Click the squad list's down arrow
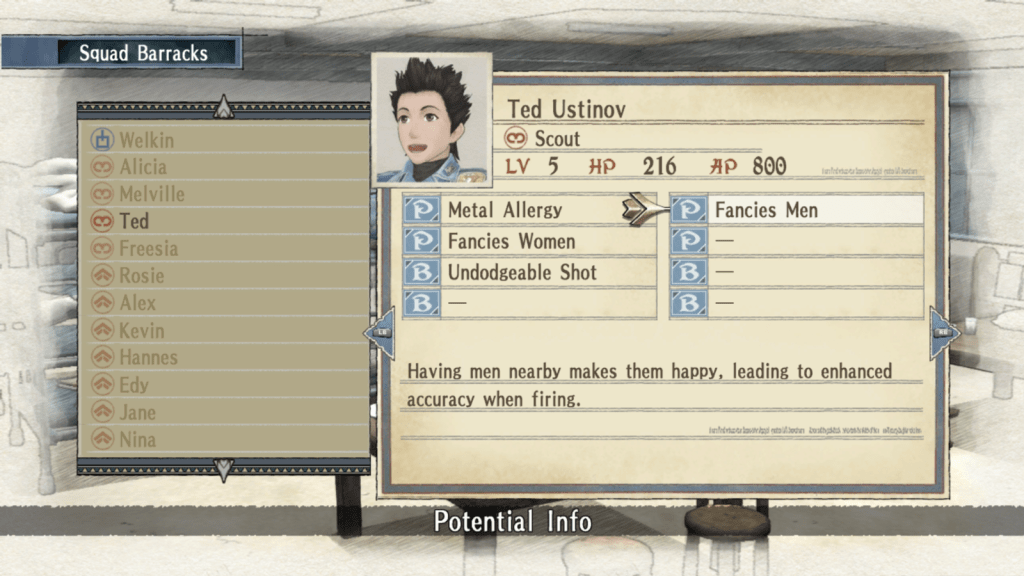This screenshot has height=576, width=1024. 224,469
